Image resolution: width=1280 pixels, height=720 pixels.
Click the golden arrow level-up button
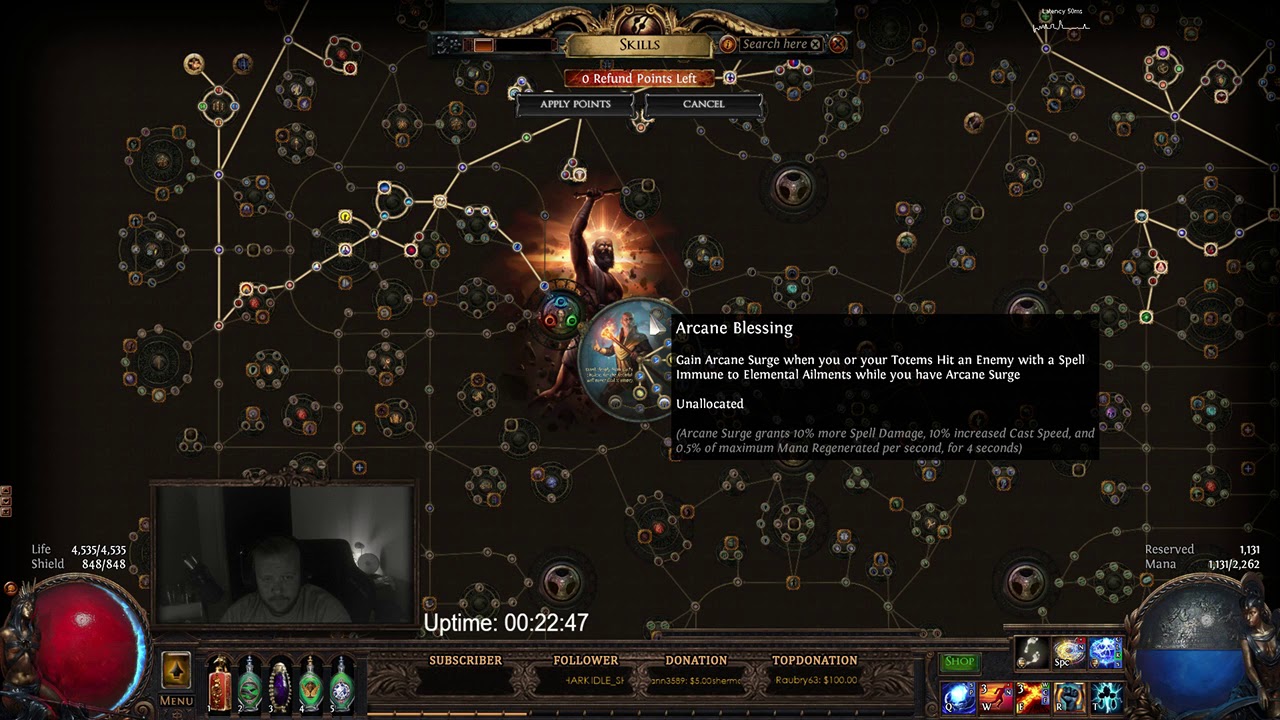coord(176,670)
